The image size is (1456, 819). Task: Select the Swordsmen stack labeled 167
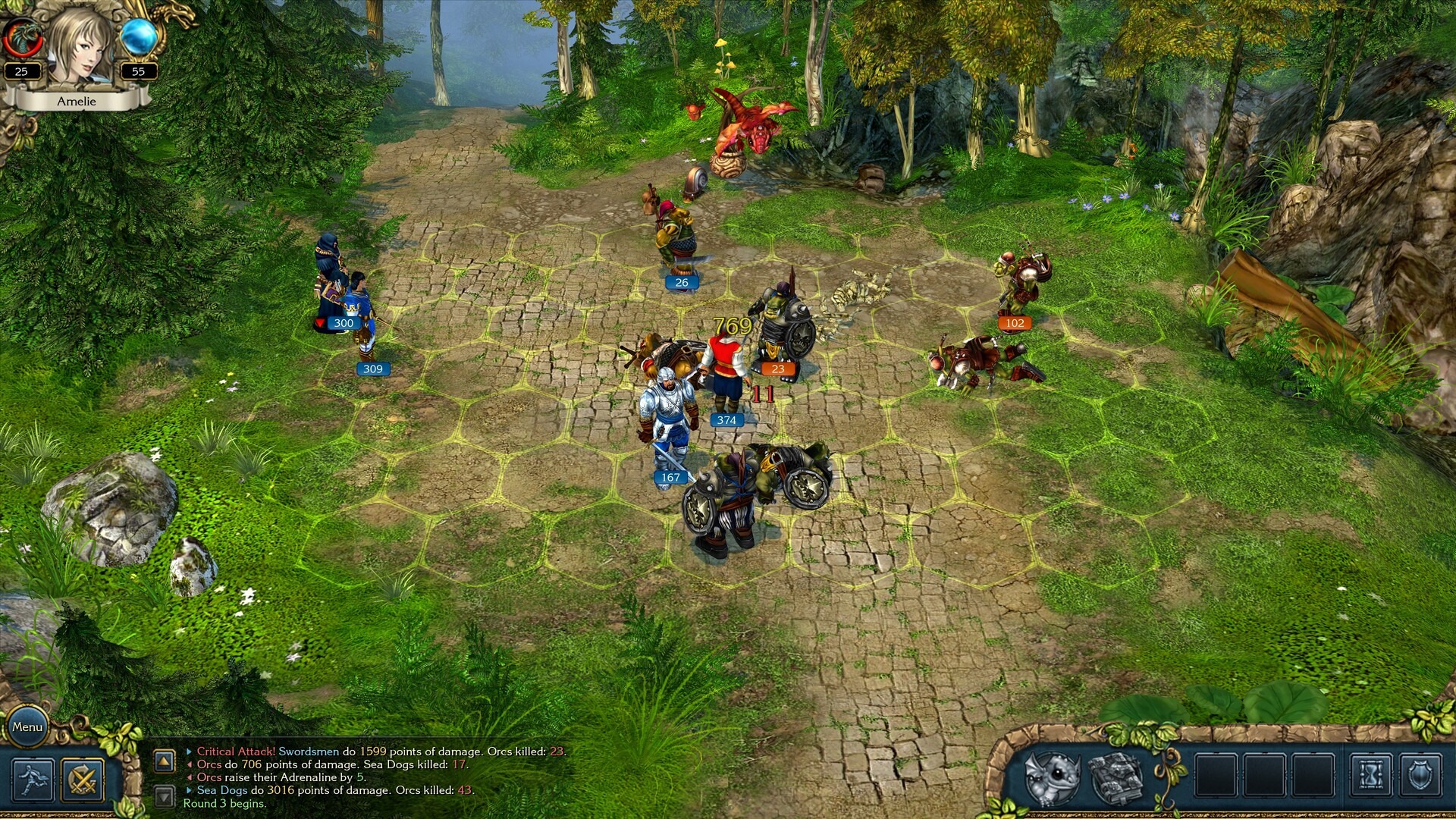666,425
